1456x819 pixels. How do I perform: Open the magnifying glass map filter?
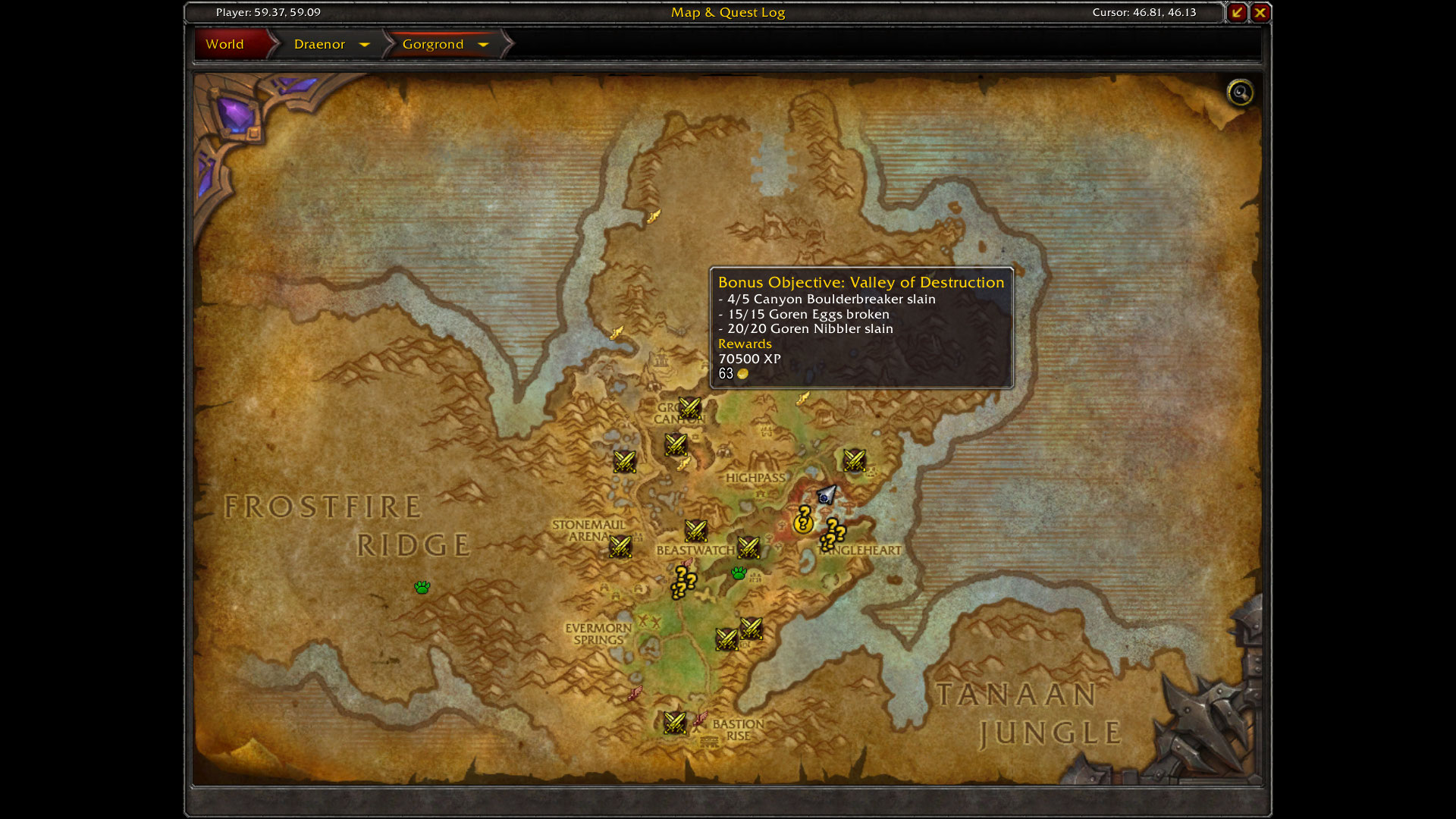(x=1240, y=93)
